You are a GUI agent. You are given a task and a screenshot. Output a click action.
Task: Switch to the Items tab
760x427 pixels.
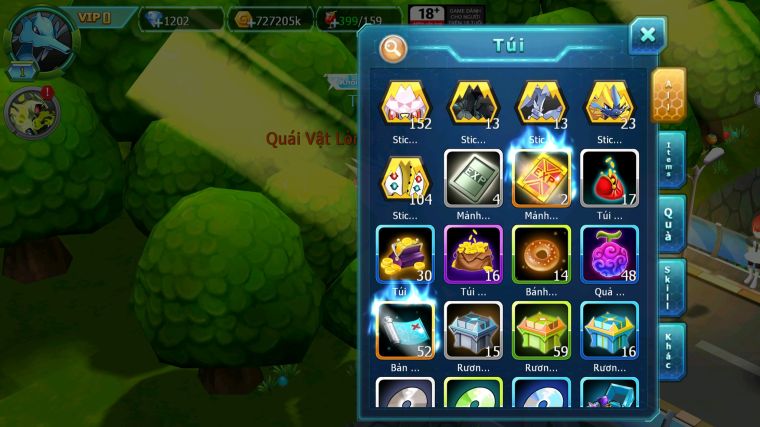669,158
